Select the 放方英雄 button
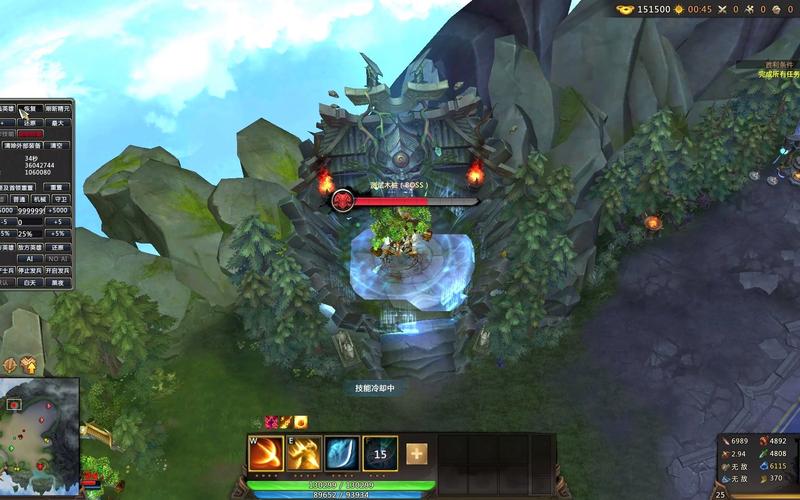Screen dimensions: 800x500 coord(30,247)
